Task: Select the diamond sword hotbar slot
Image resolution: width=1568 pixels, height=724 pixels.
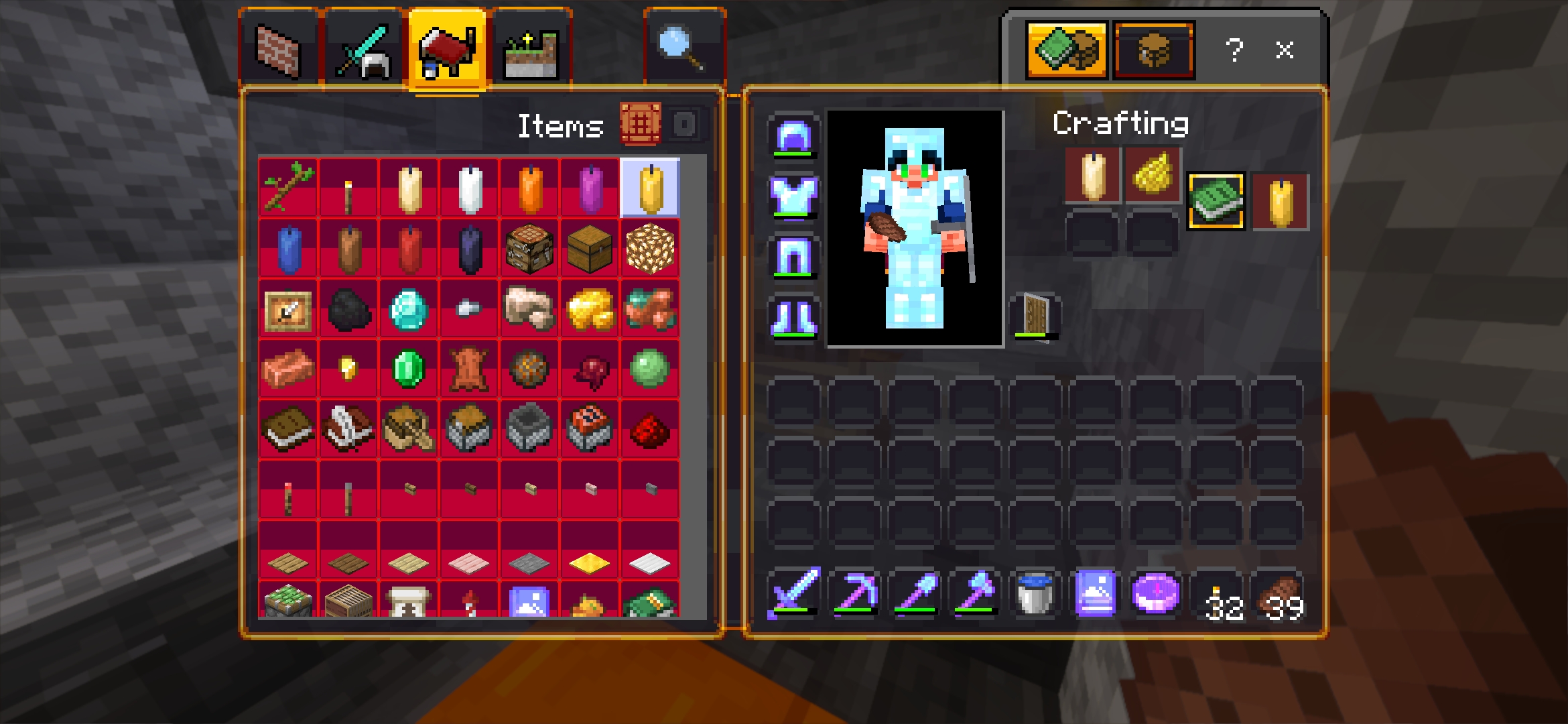Action: click(794, 593)
